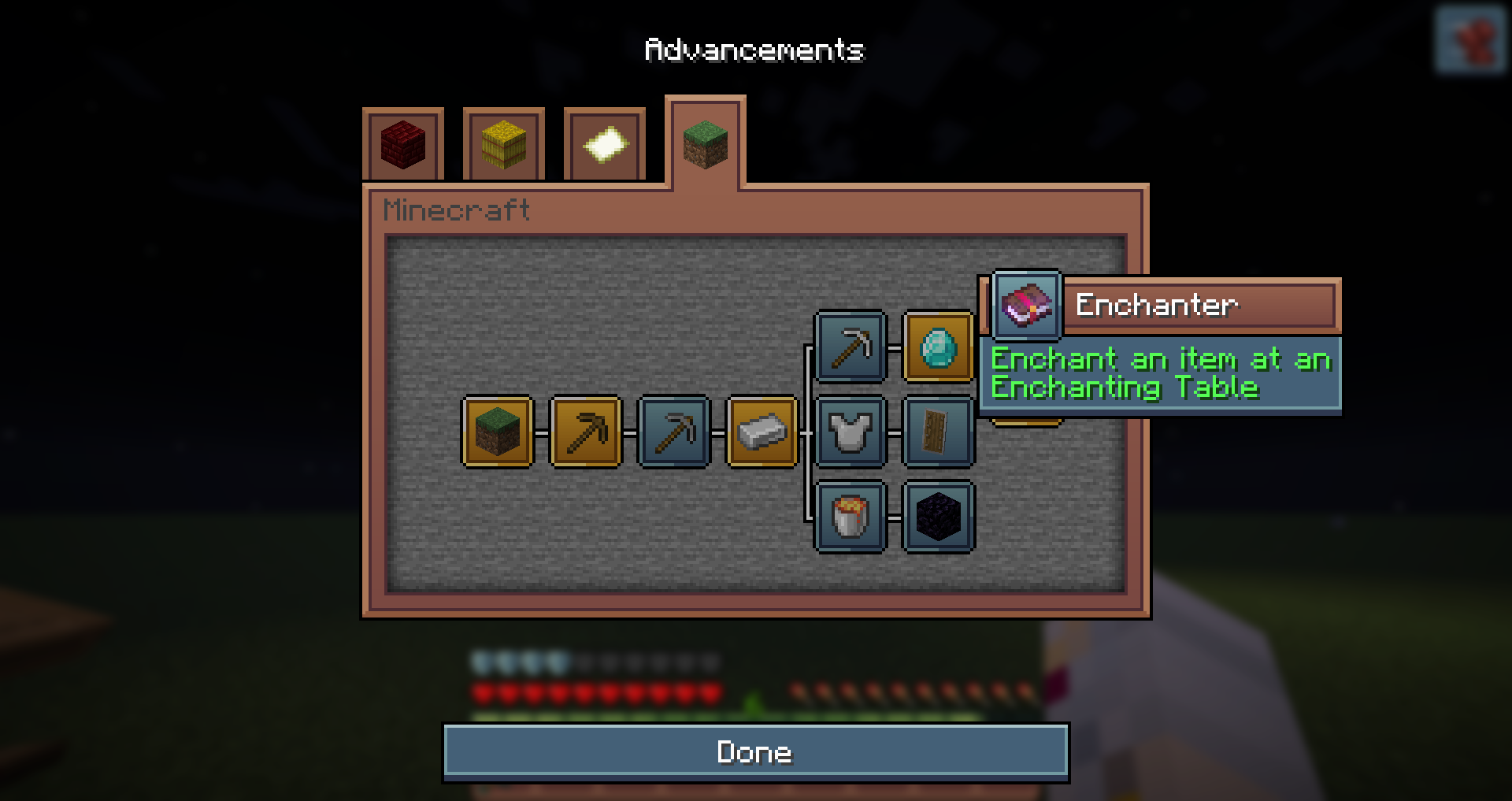Click the Done button
This screenshot has width=1512, height=801.
pos(755,752)
